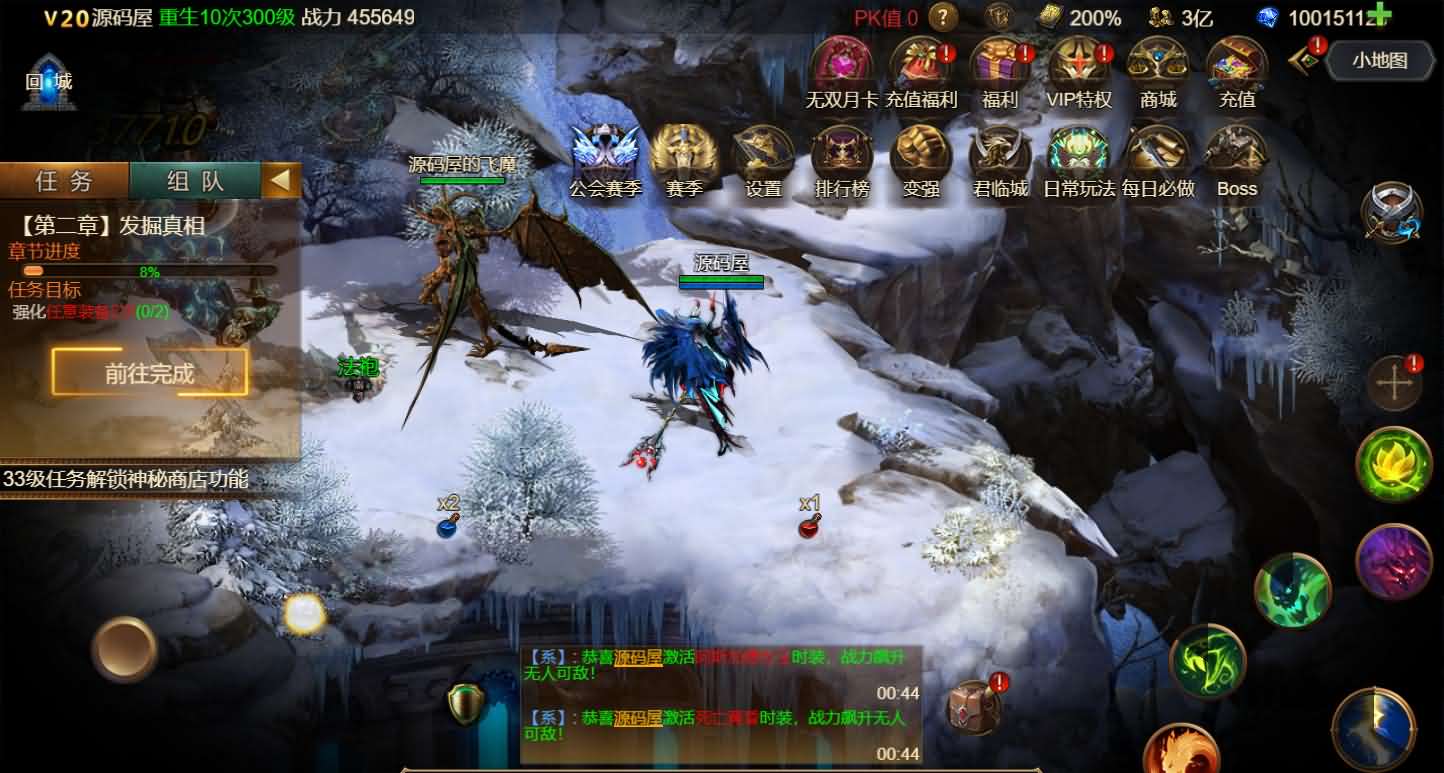The height and width of the screenshot is (773, 1444).
Task: Open the 变强 power-up menu
Action: pos(920,156)
